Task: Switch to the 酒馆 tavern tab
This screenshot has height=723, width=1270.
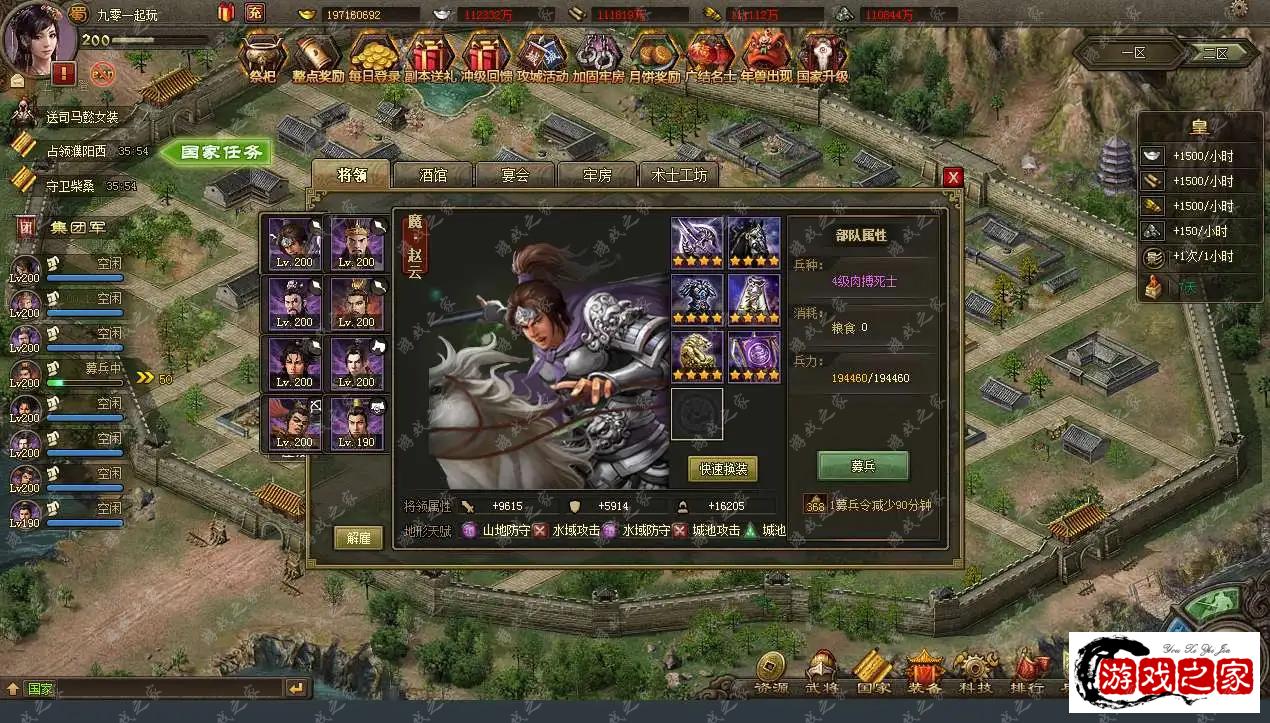Action: (433, 175)
